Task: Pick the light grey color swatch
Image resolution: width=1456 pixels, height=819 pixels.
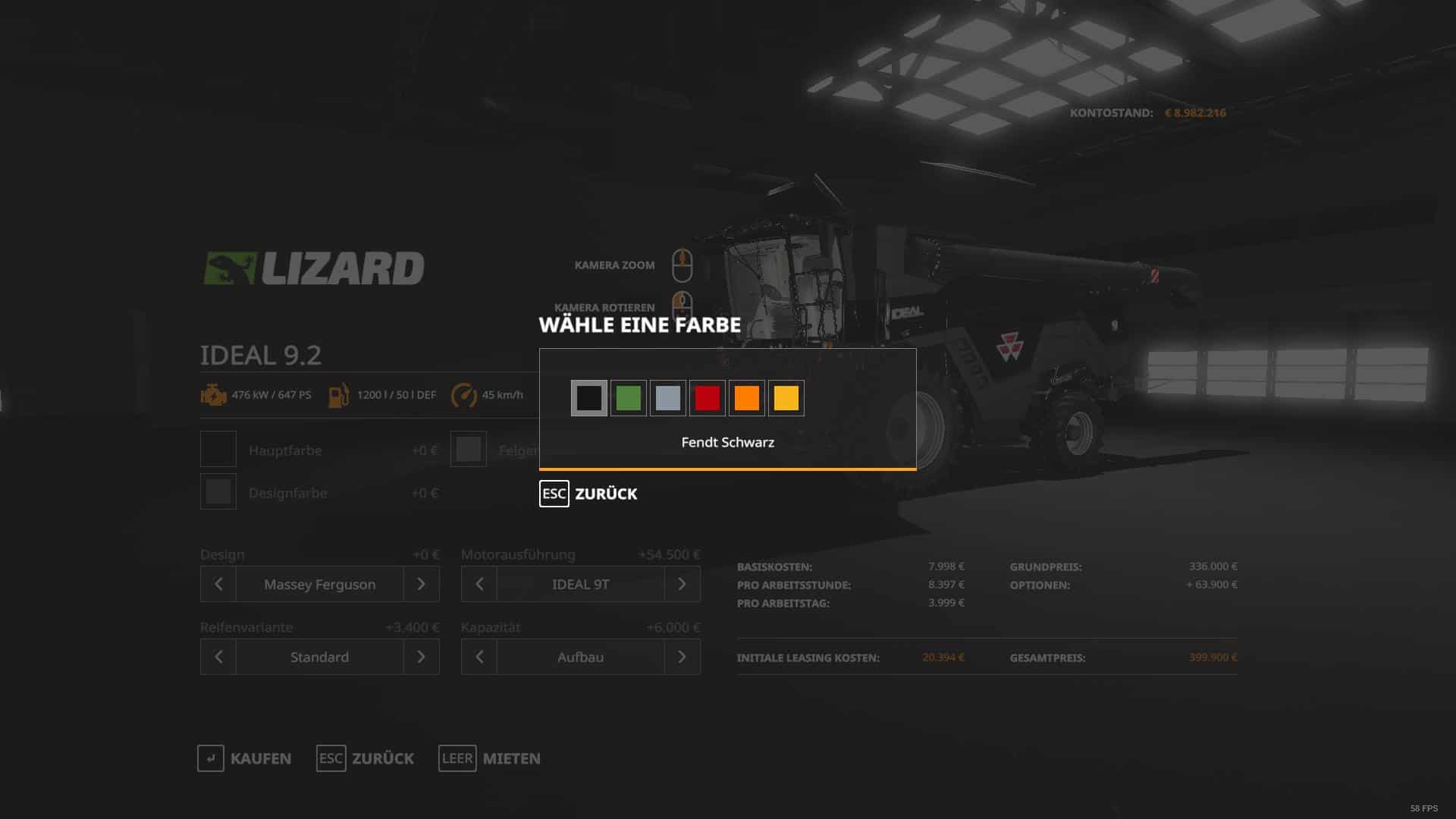Action: (x=668, y=398)
